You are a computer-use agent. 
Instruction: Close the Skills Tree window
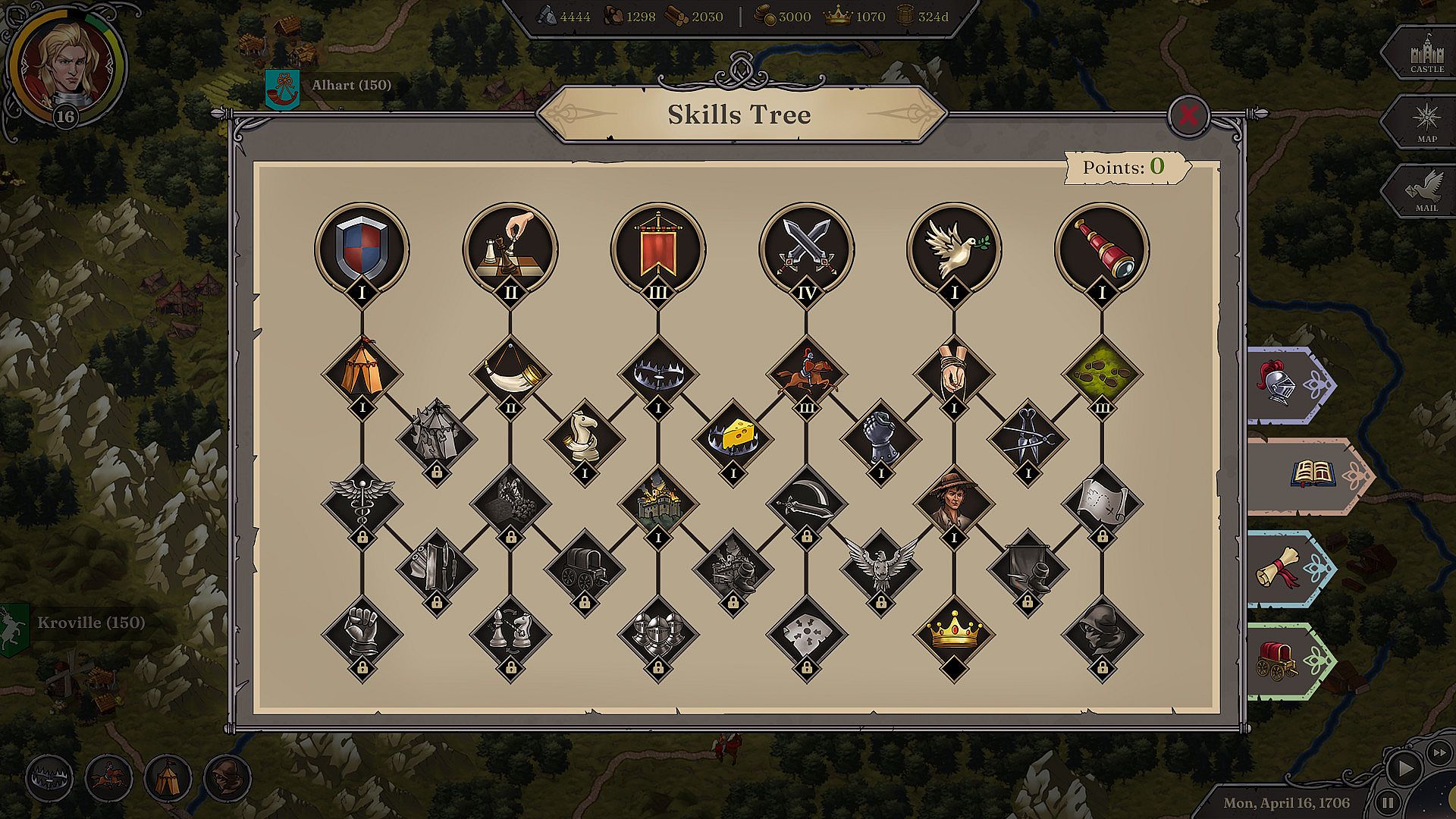coord(1188,115)
